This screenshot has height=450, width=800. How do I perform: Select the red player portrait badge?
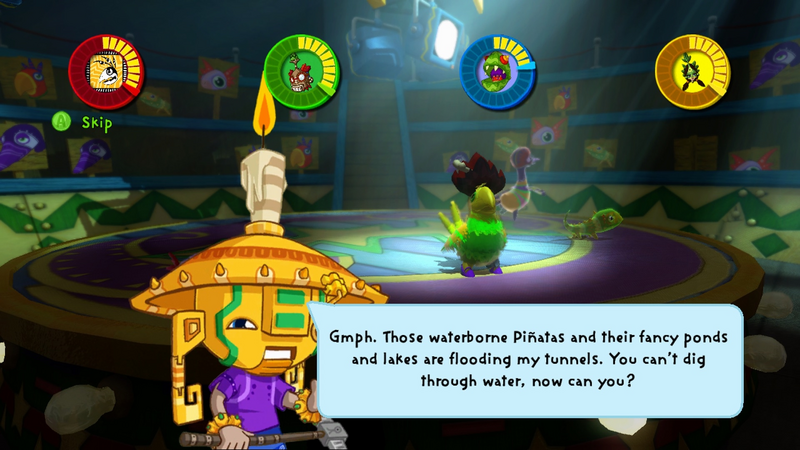(x=106, y=70)
